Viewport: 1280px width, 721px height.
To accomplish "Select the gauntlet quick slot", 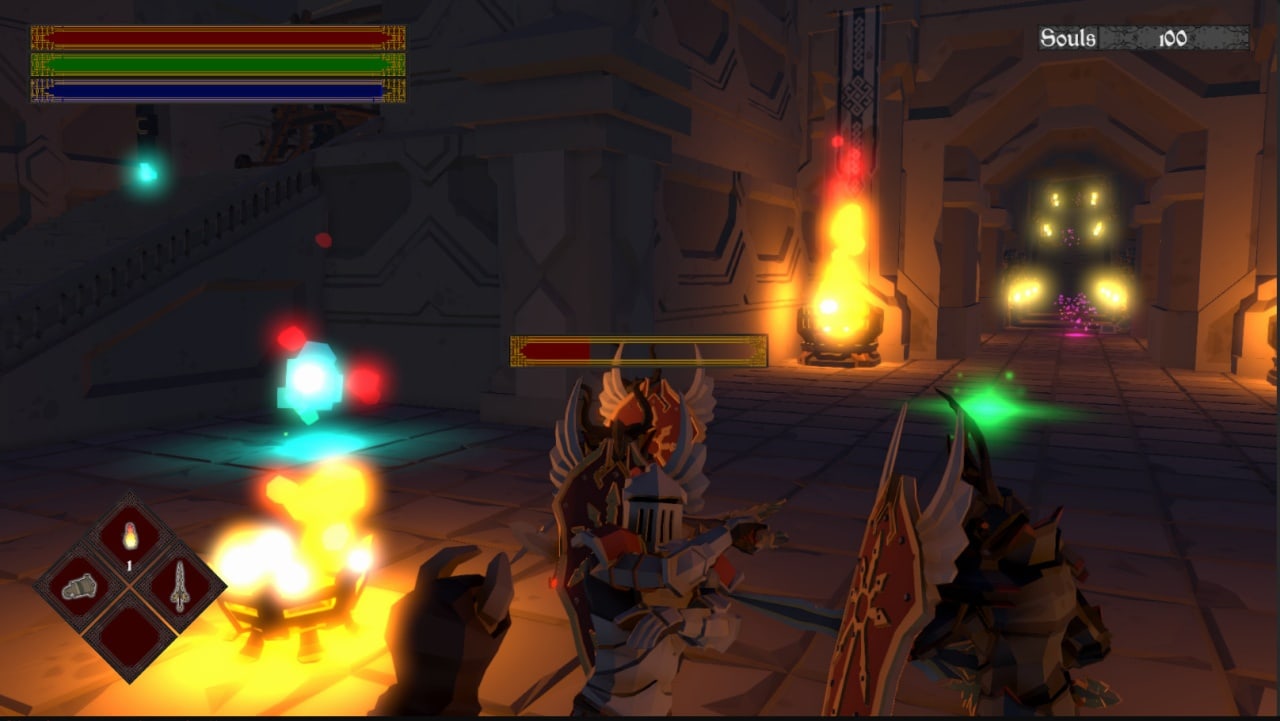I will 79,588.
